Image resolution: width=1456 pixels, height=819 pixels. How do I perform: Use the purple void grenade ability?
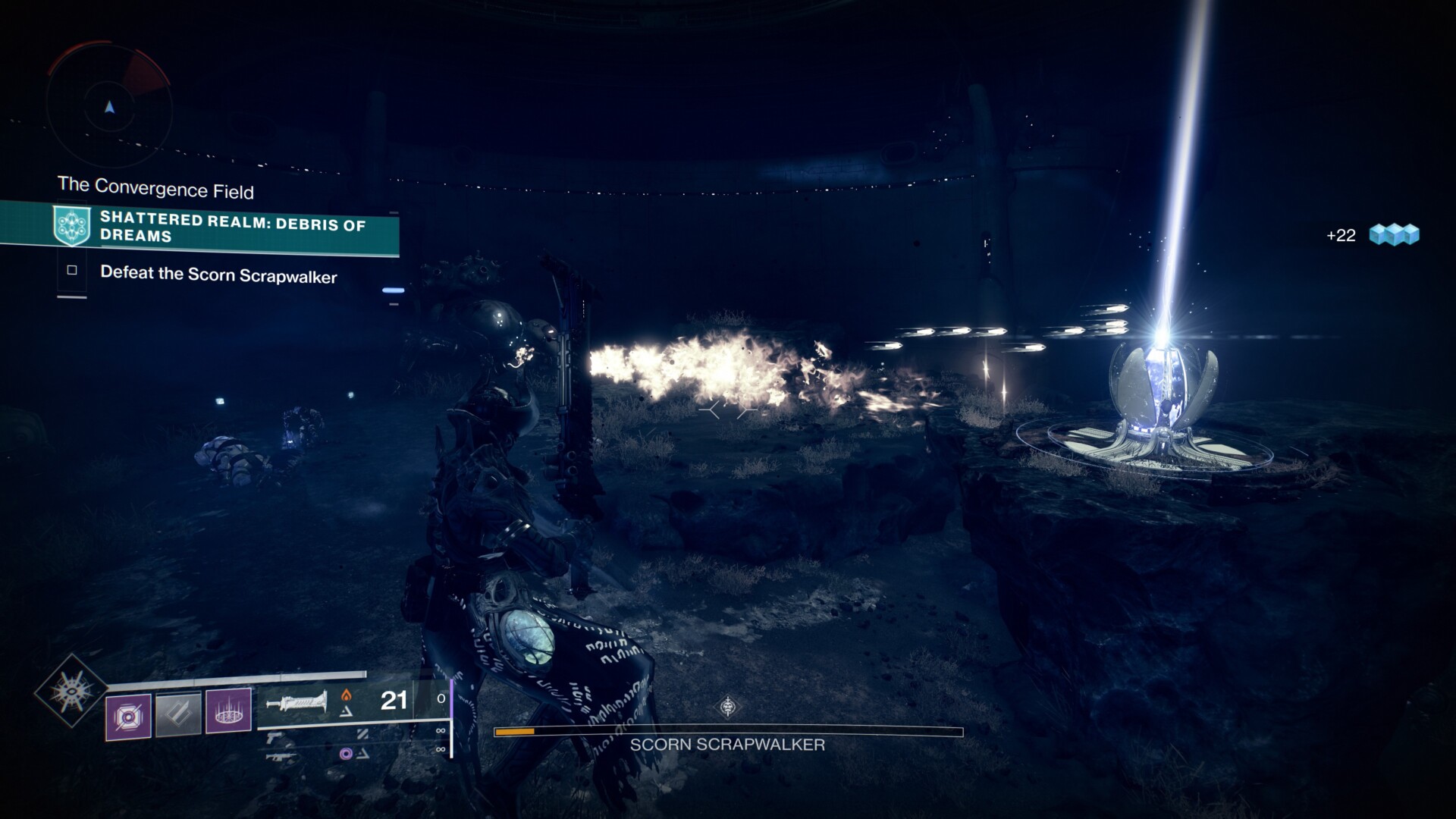click(x=127, y=714)
